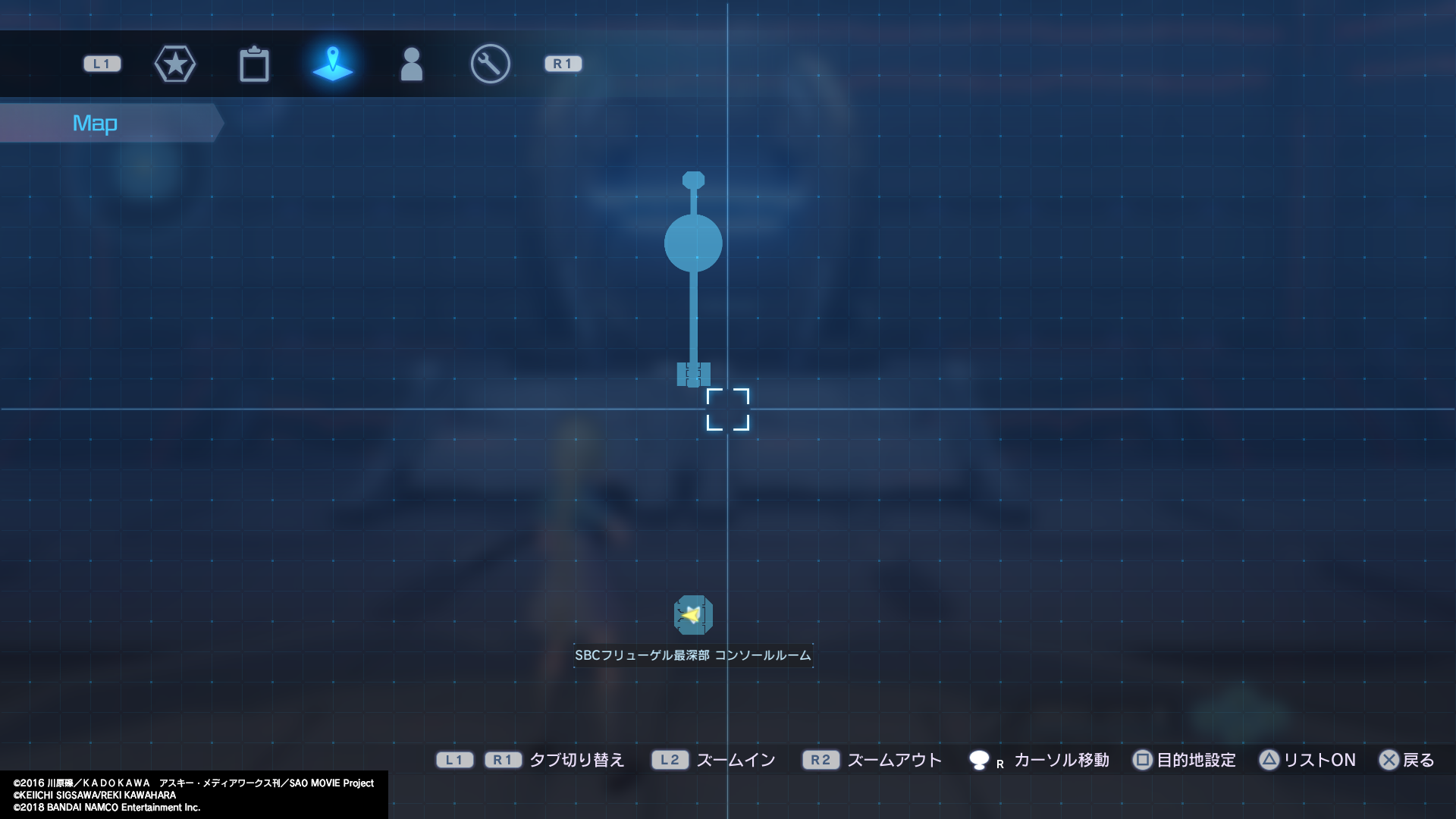Viewport: 1456px width, 819px height.
Task: Click the fast travel star marker on the map
Action: pyautogui.click(x=693, y=616)
